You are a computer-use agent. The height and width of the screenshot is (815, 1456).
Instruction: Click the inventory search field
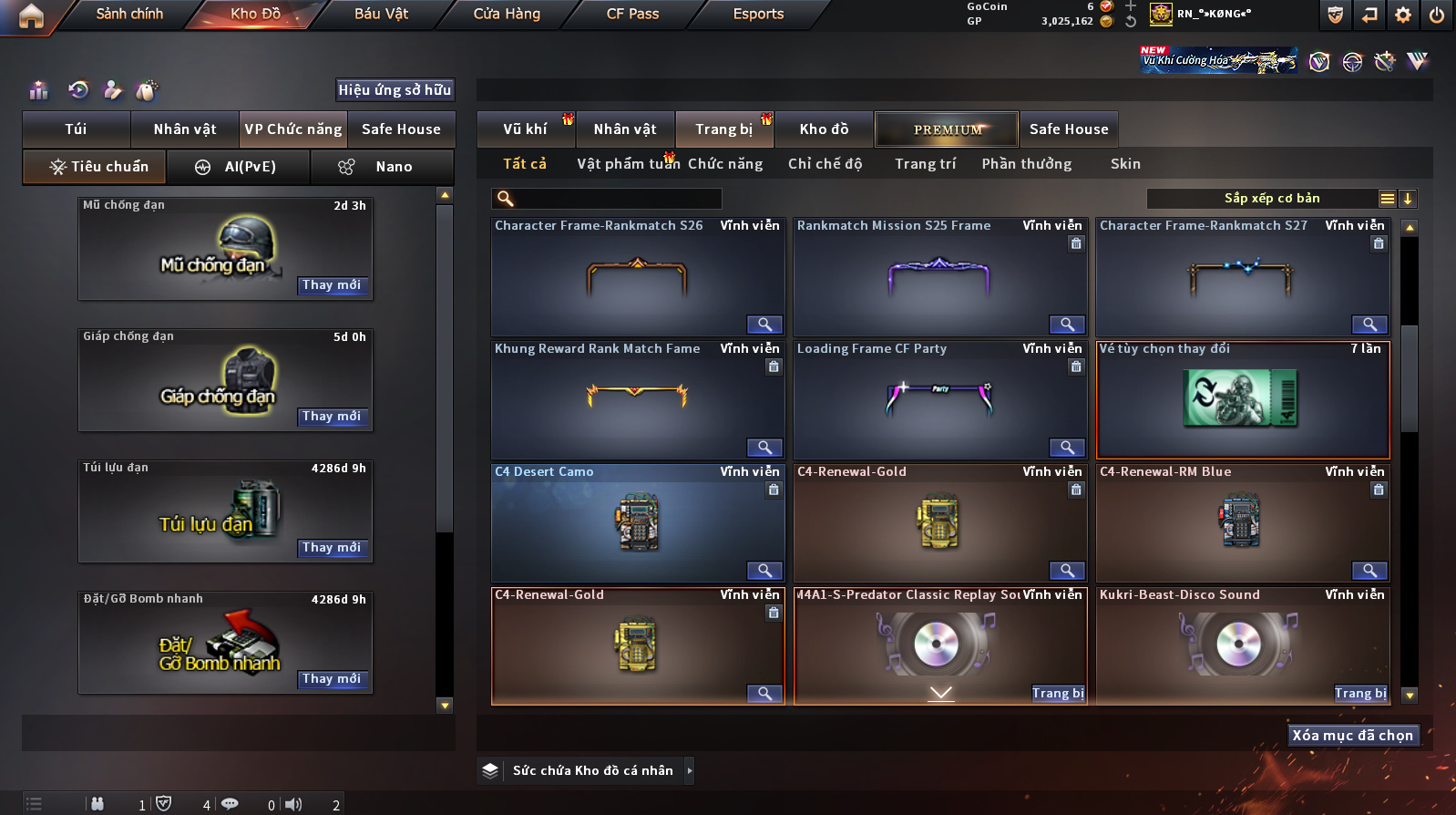(617, 199)
